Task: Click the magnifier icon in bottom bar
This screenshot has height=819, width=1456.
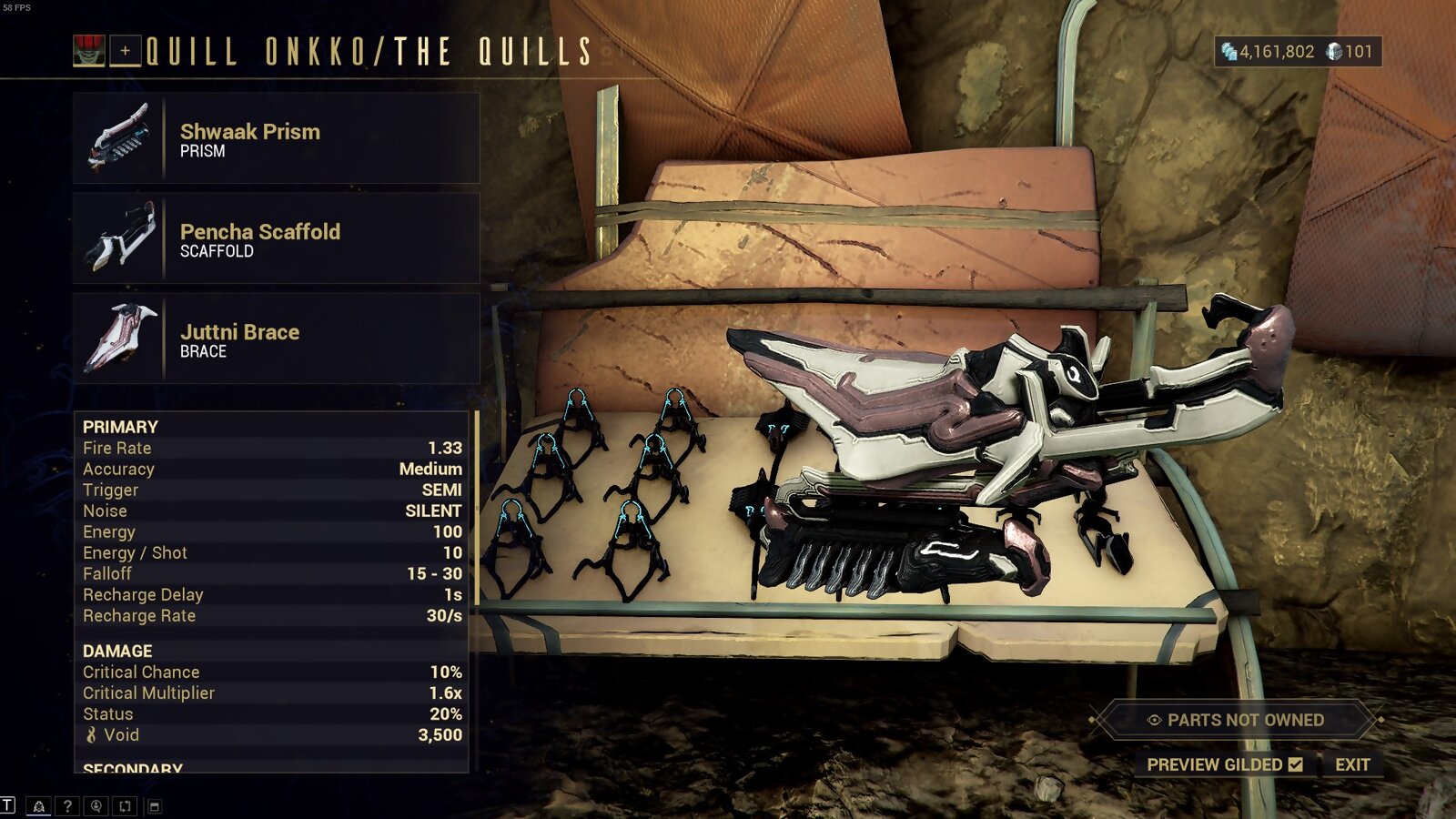Action: point(96,805)
